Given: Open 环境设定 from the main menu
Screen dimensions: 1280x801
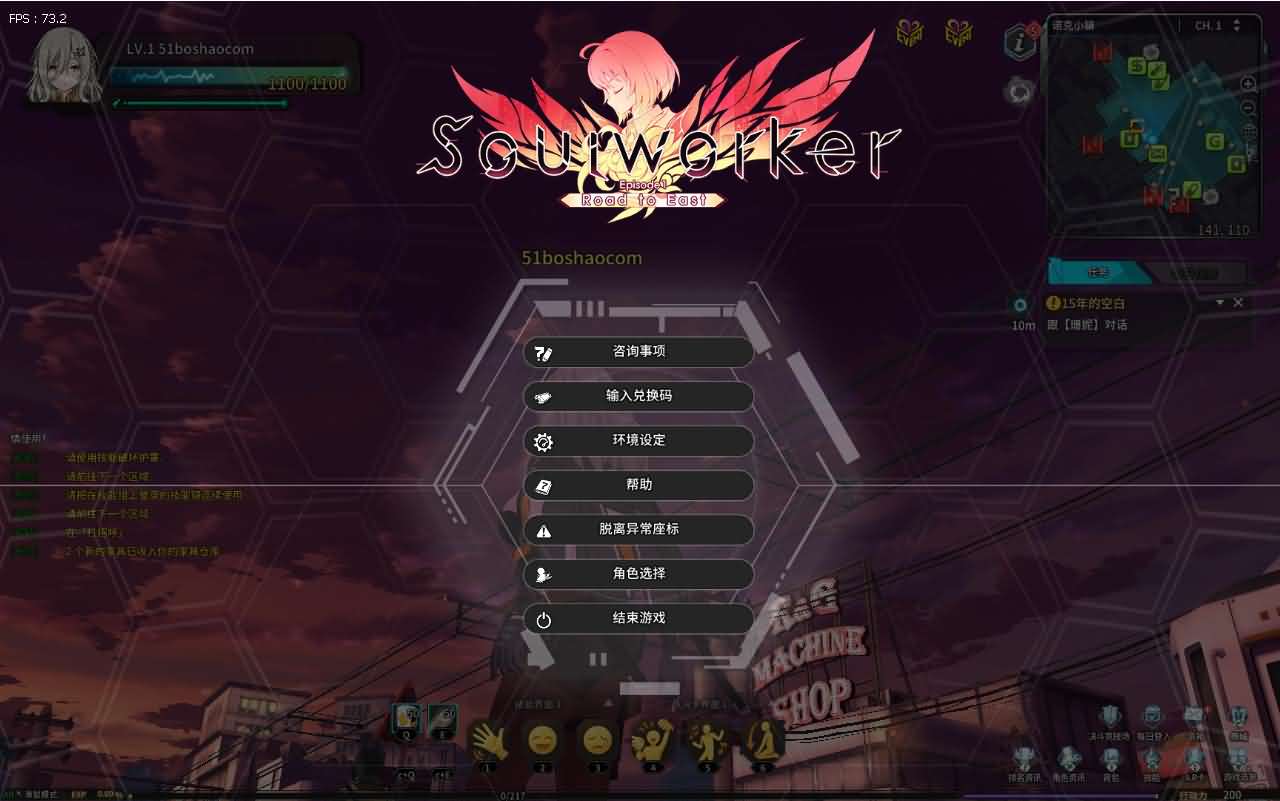Looking at the screenshot, I should (x=638, y=441).
